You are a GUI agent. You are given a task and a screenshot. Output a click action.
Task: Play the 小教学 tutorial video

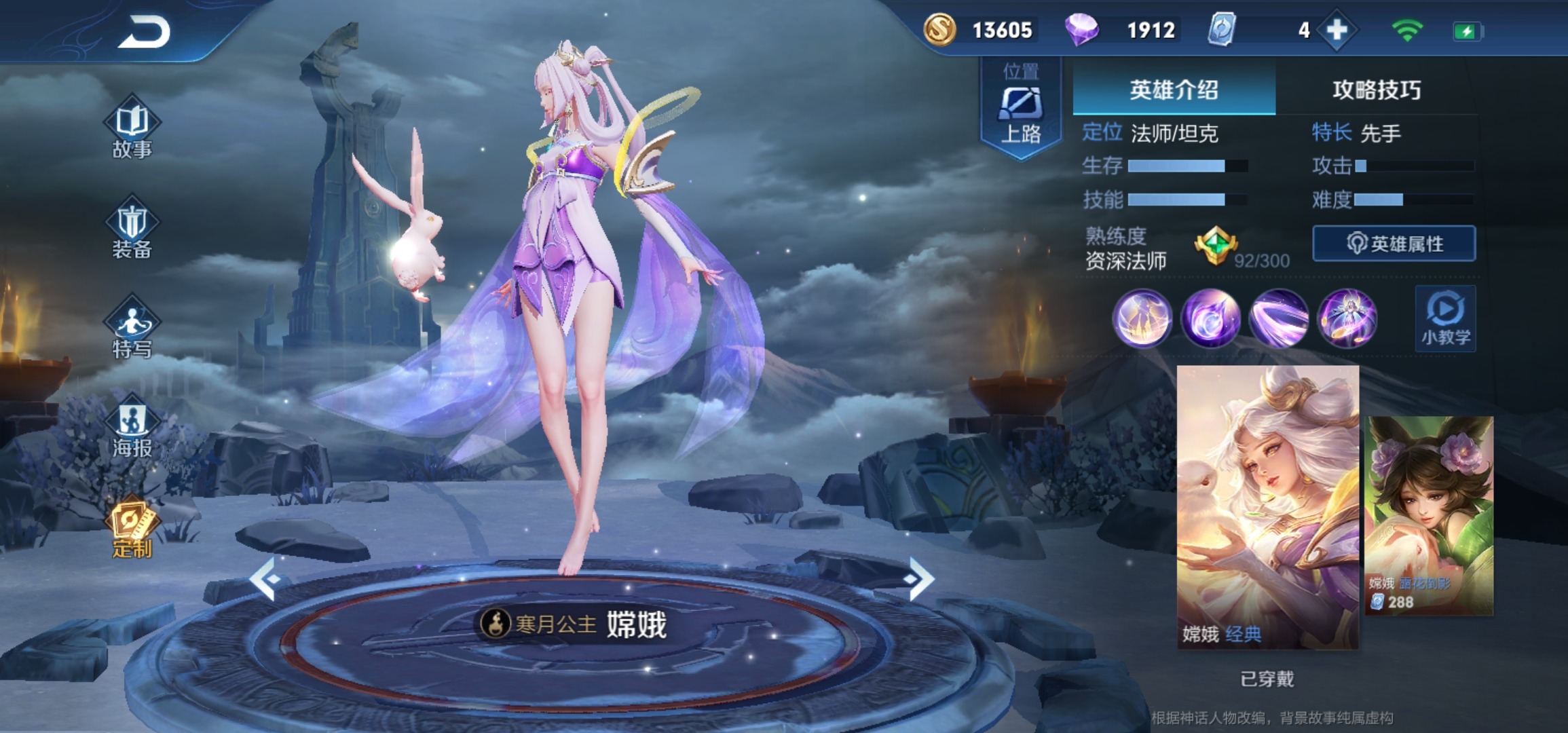point(1445,318)
